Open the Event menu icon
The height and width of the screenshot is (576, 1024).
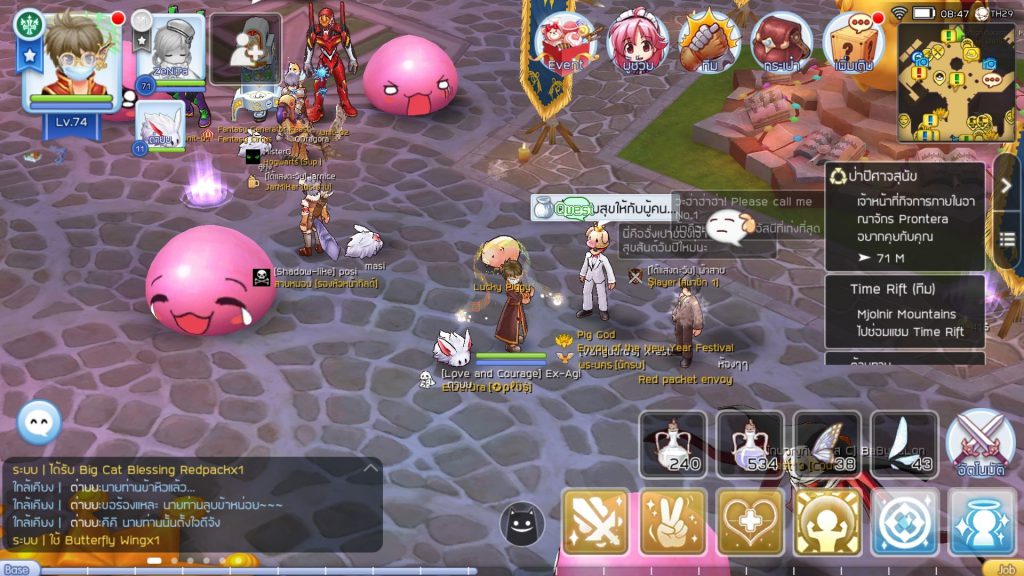(565, 42)
